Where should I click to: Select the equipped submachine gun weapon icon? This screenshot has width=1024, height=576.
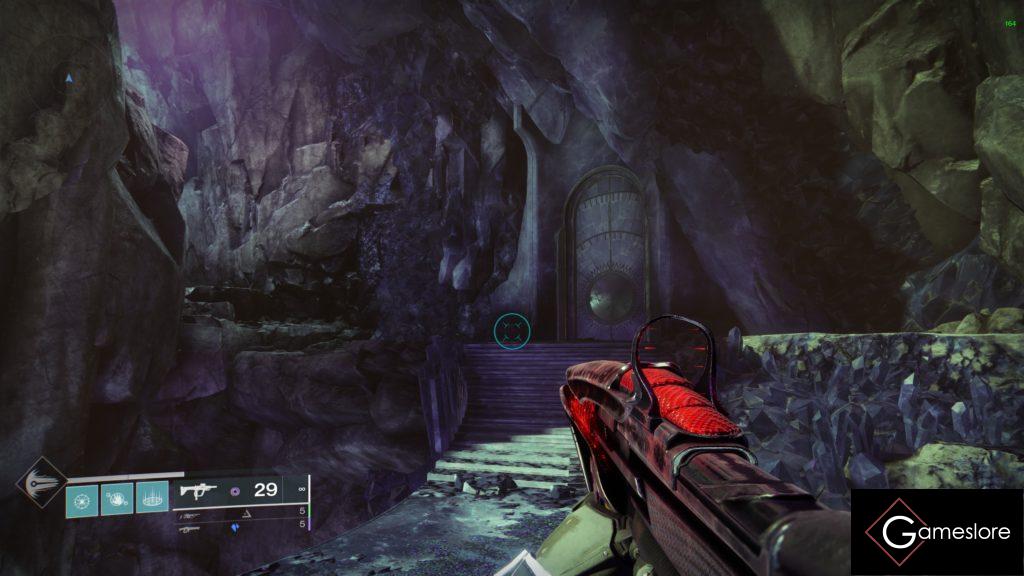(199, 490)
